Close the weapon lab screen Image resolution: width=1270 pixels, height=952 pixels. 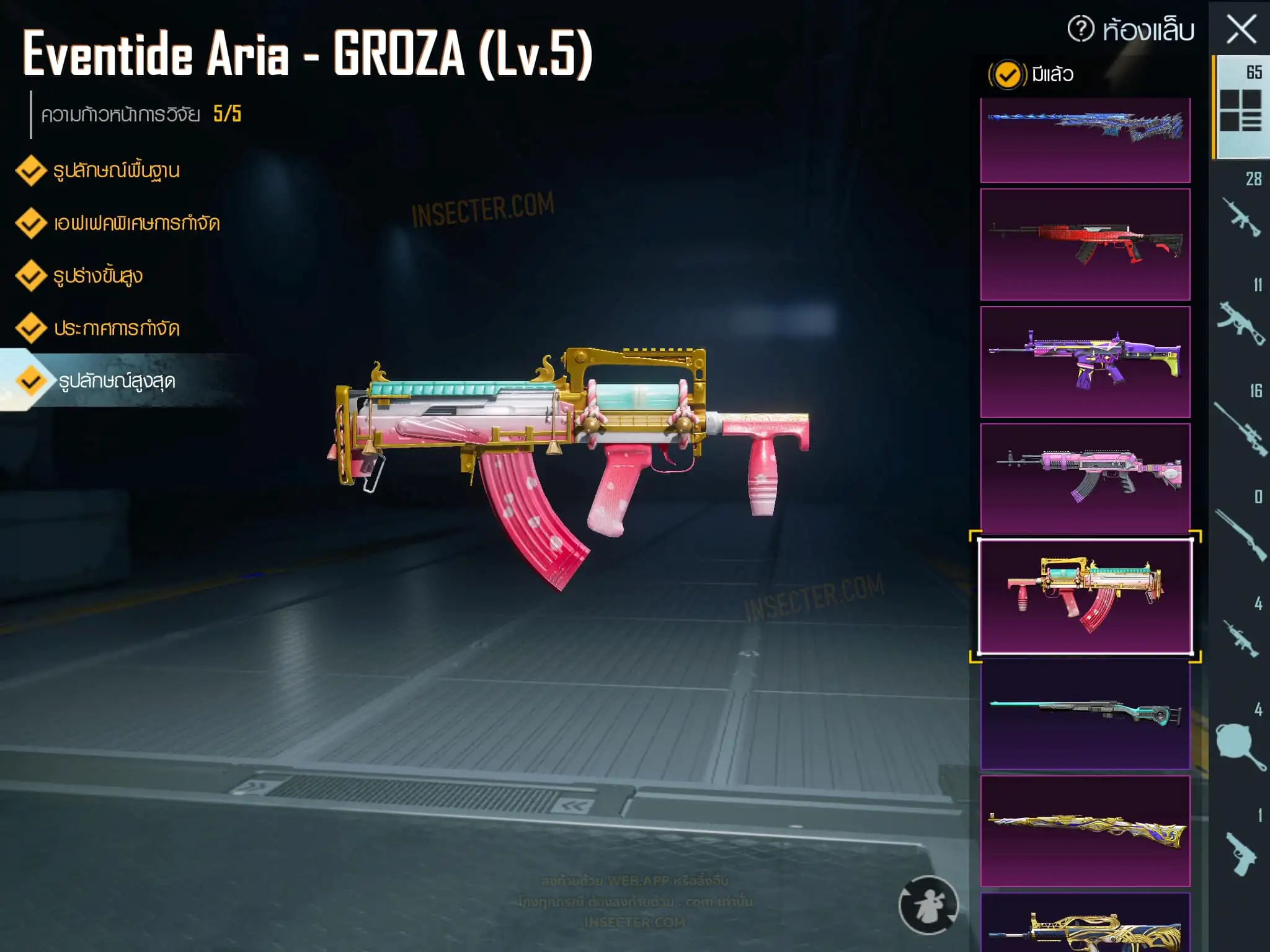coord(1241,30)
